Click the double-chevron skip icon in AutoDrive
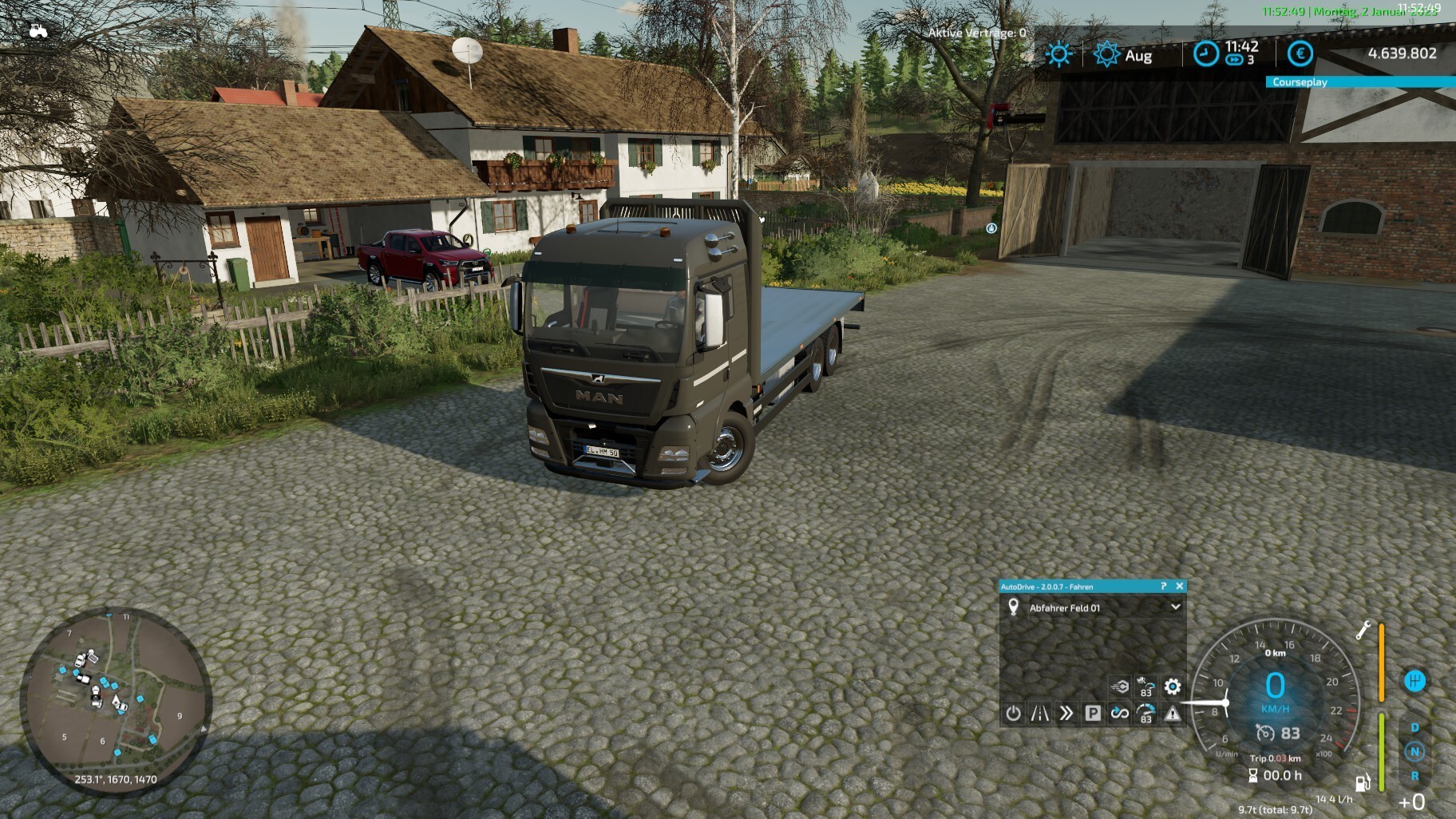1456x819 pixels. pos(1066,713)
